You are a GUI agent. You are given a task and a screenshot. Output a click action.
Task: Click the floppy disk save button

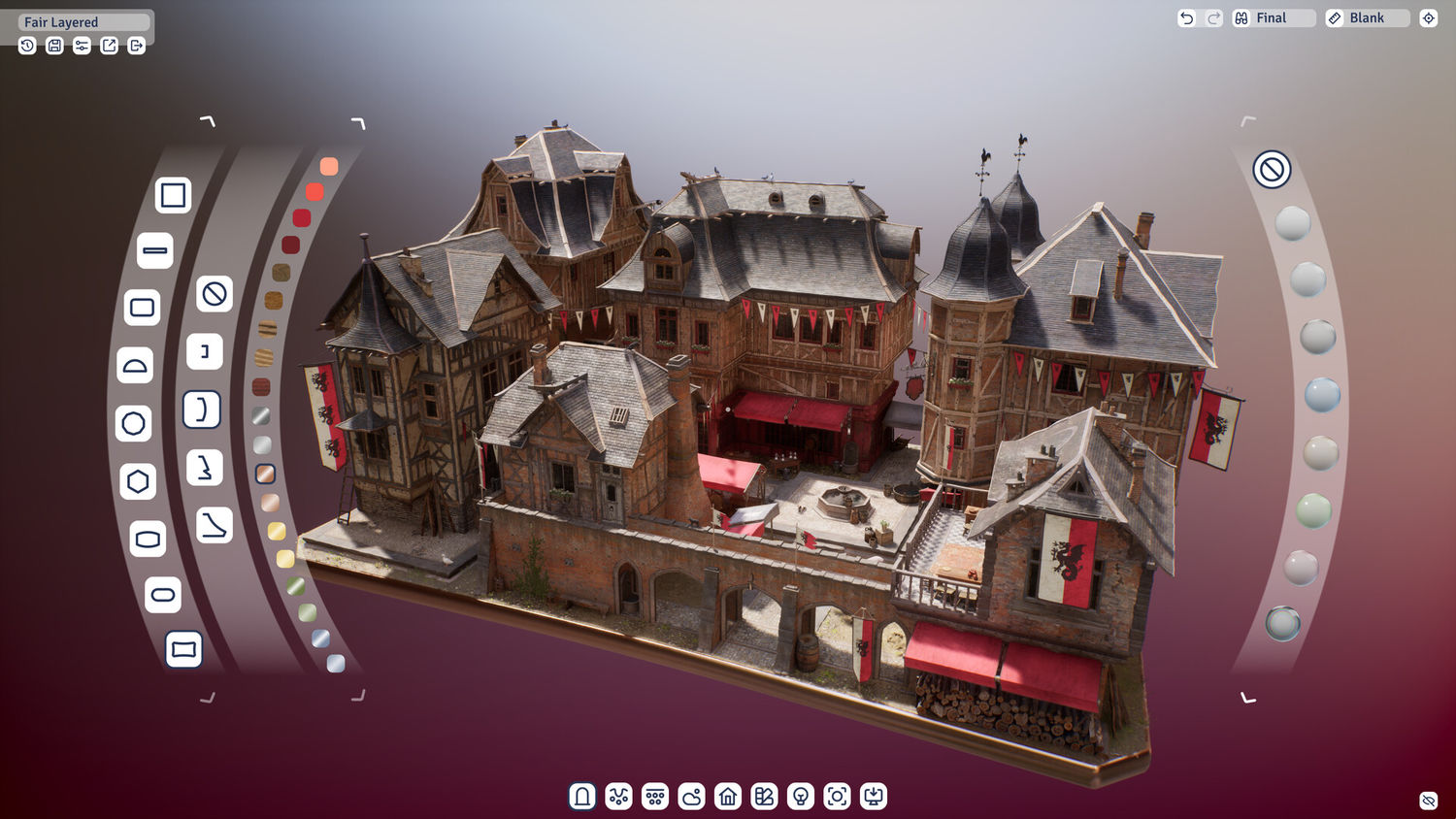click(x=54, y=46)
